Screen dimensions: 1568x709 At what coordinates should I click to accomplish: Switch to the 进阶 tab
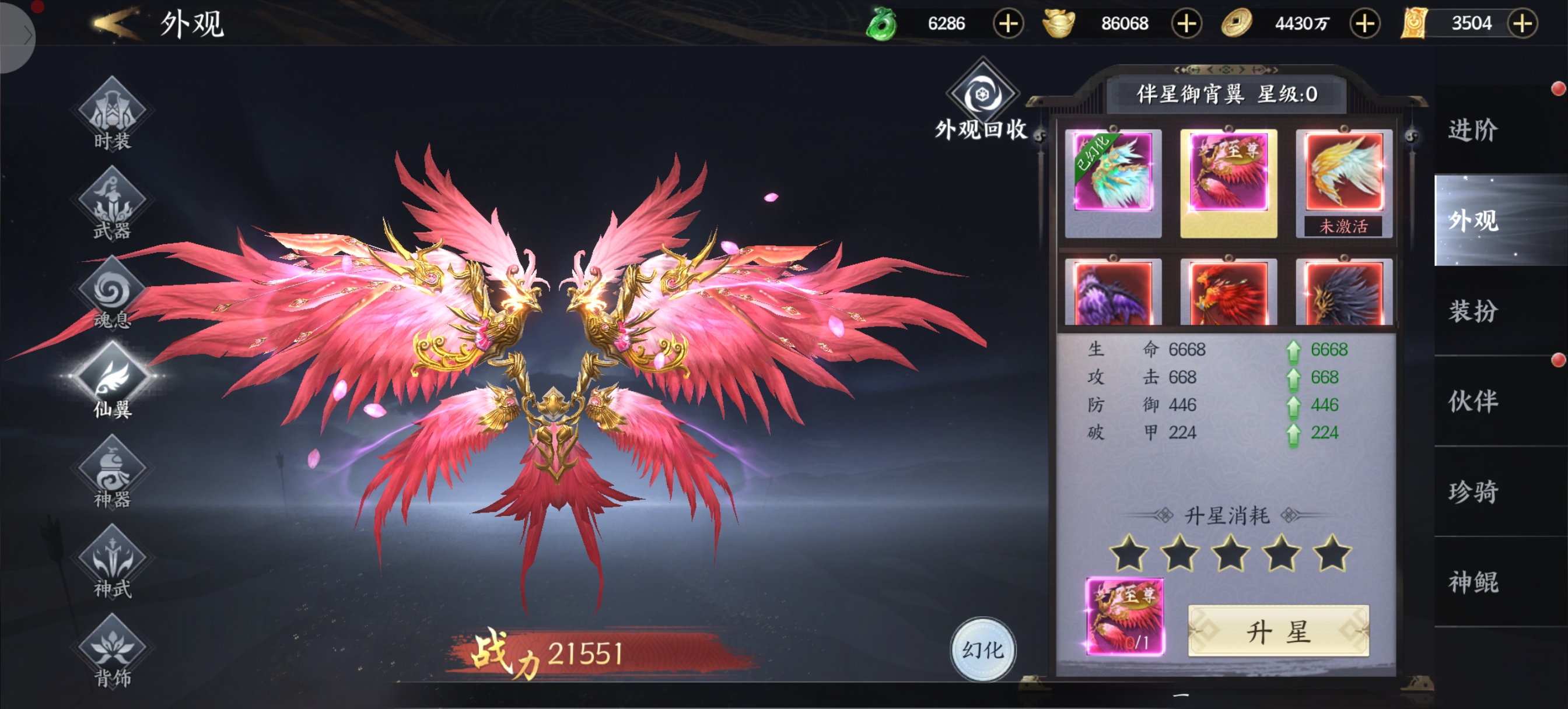point(1473,130)
